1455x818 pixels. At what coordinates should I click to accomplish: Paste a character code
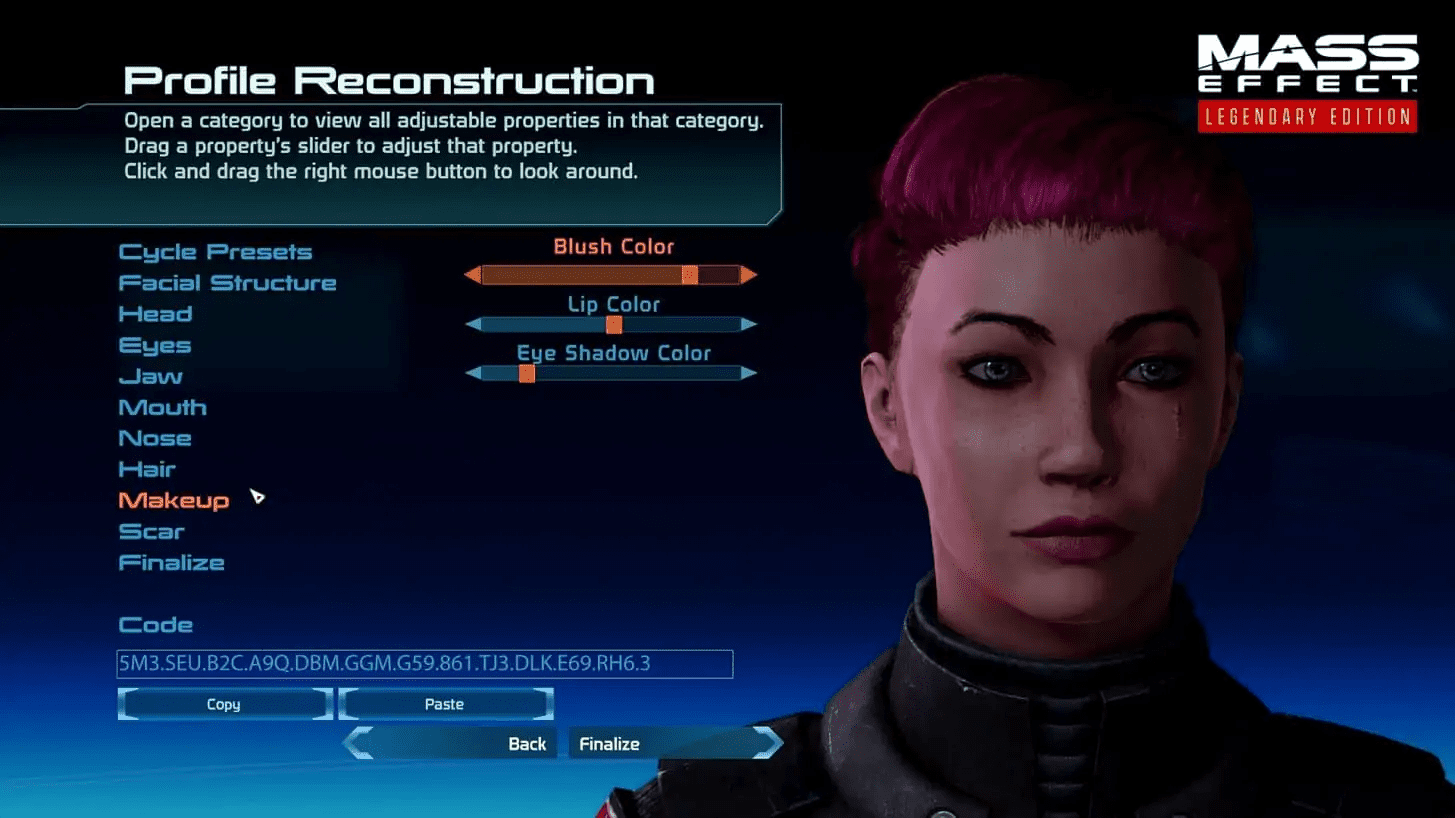[x=446, y=703]
